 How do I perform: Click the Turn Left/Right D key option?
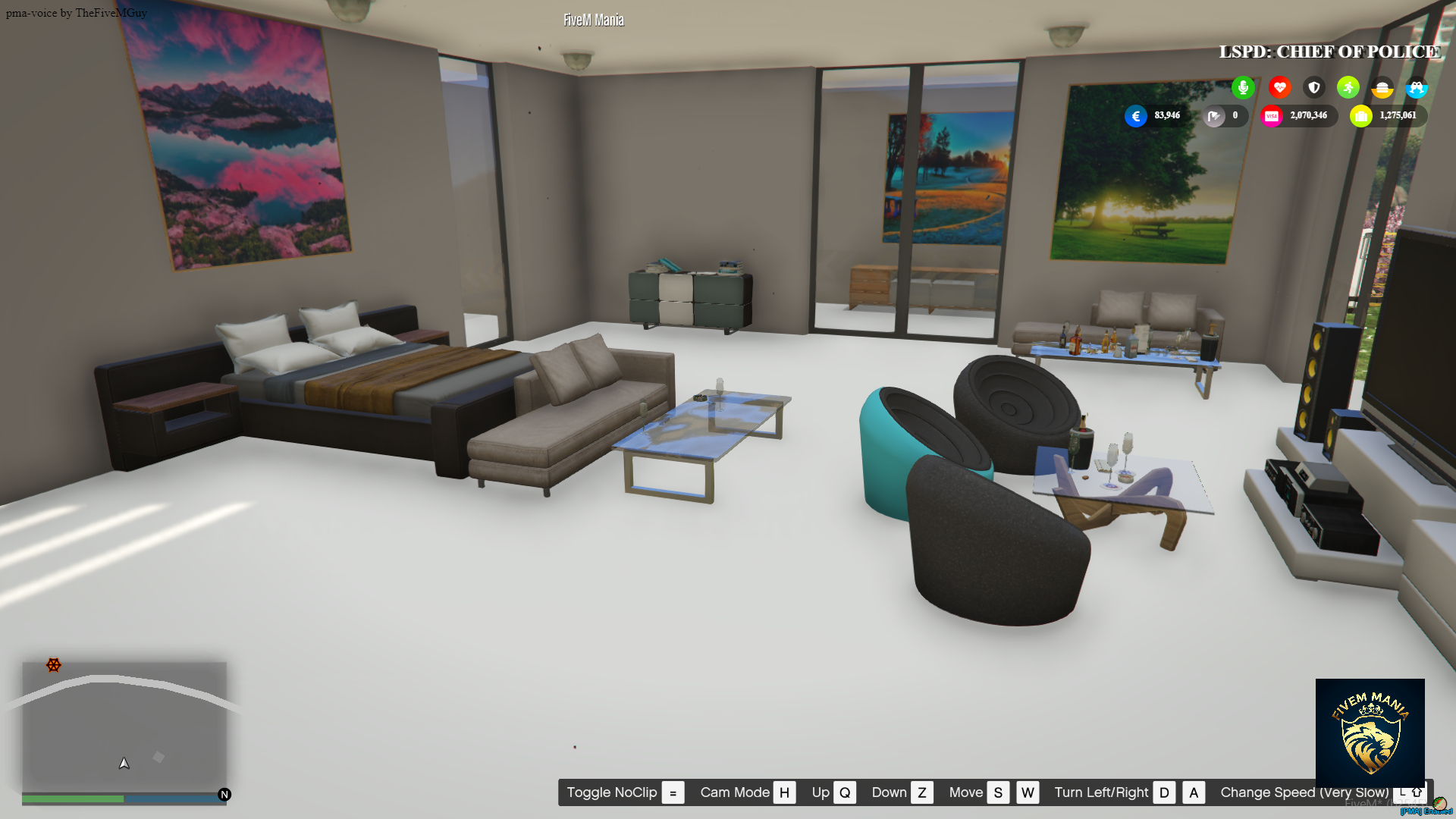coord(1164,792)
